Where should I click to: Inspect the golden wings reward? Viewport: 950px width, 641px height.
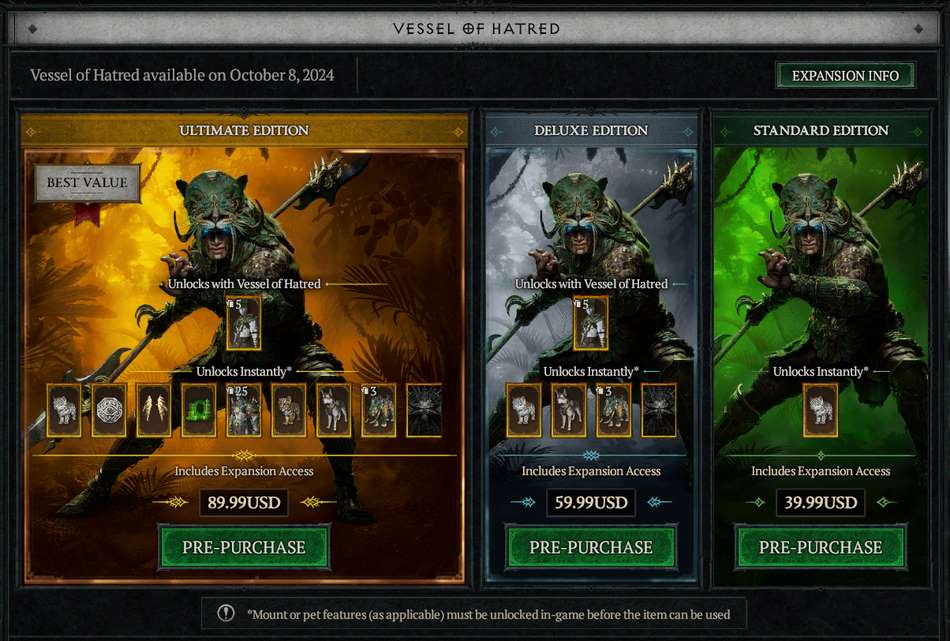(x=154, y=410)
